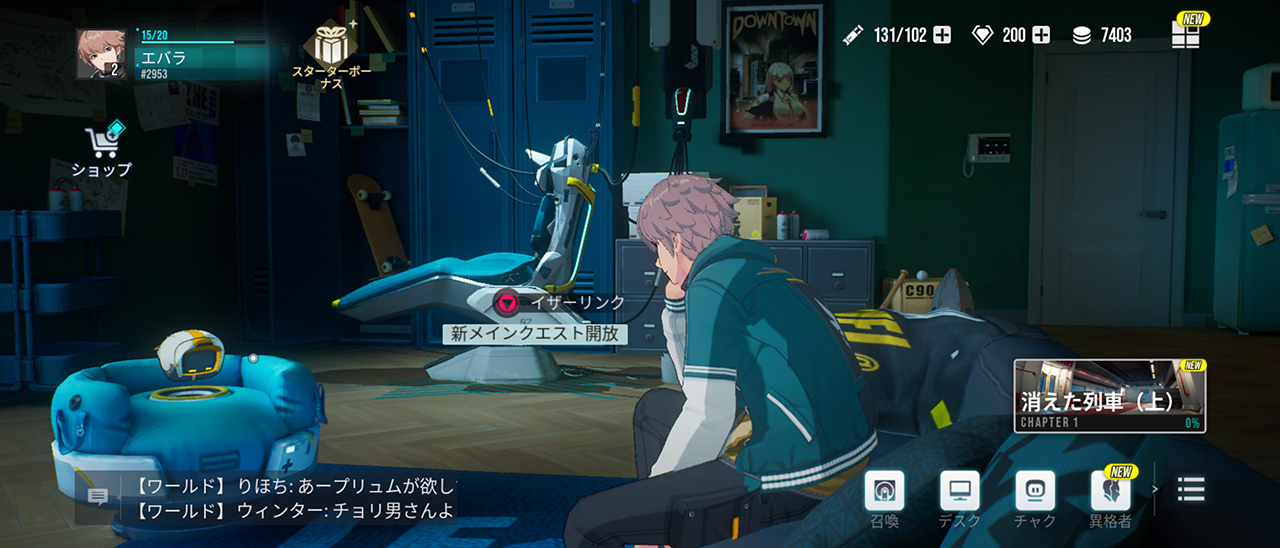Expand the bottom menu arrow
The width and height of the screenshot is (1280, 548).
coord(1156,489)
